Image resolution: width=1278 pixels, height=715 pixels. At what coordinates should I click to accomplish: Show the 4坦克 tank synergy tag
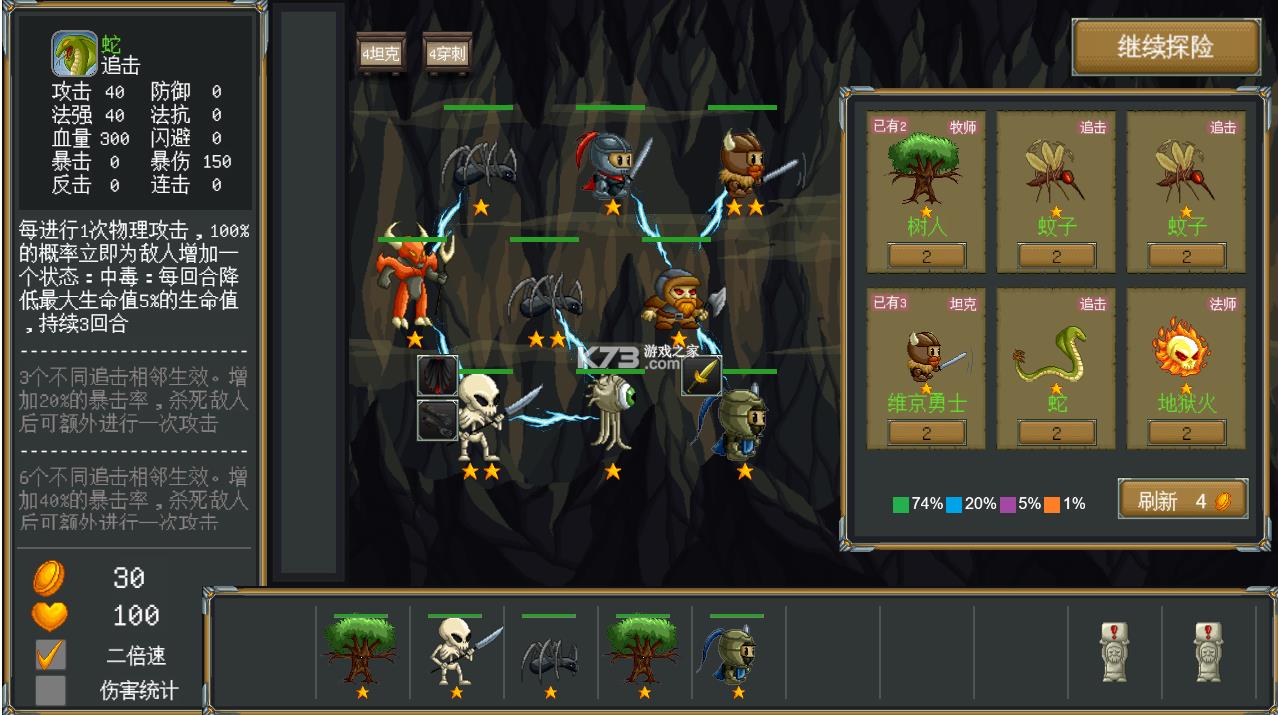click(380, 53)
